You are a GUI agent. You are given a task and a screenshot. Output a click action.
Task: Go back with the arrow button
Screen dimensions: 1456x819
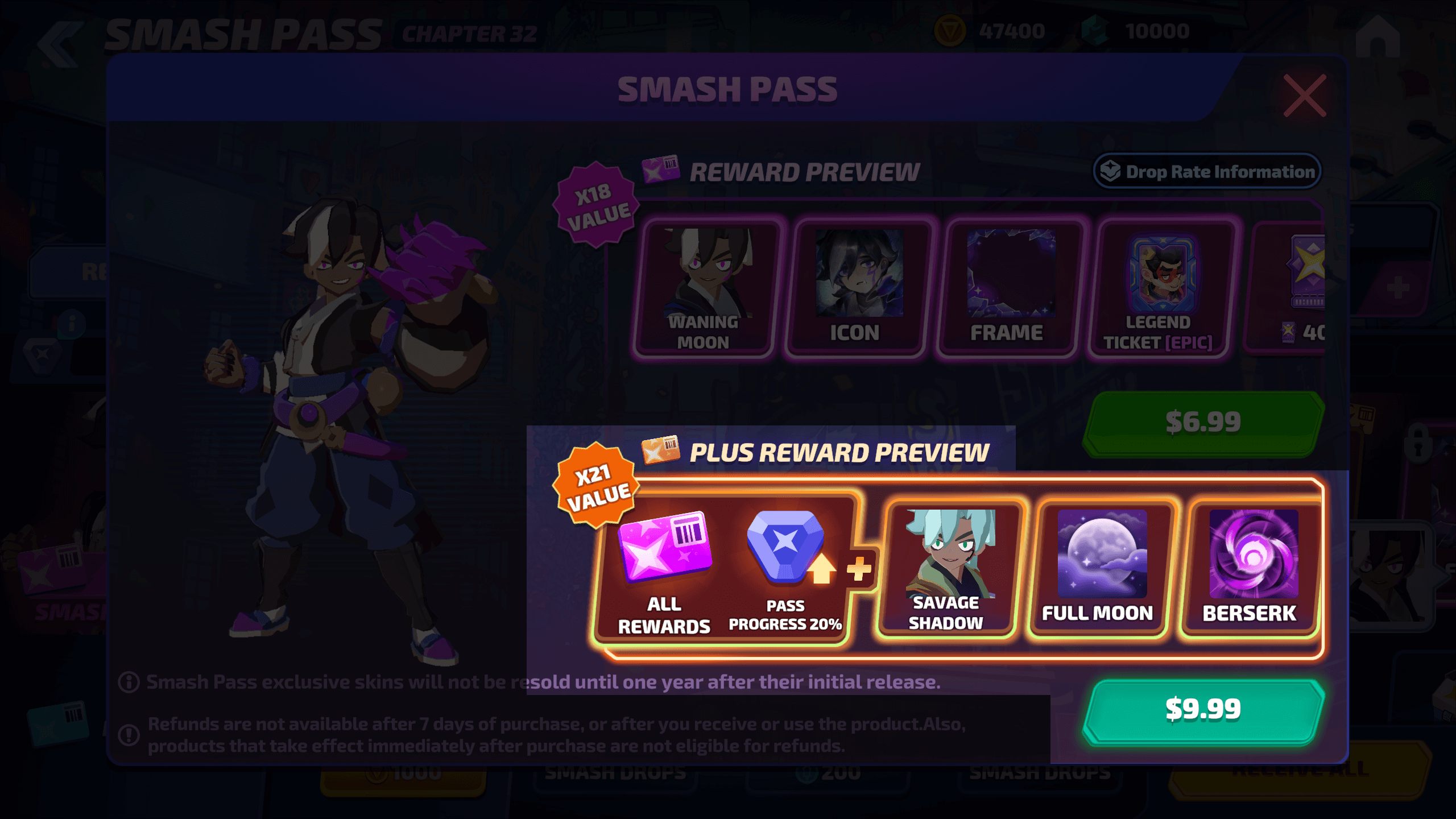click(x=59, y=44)
